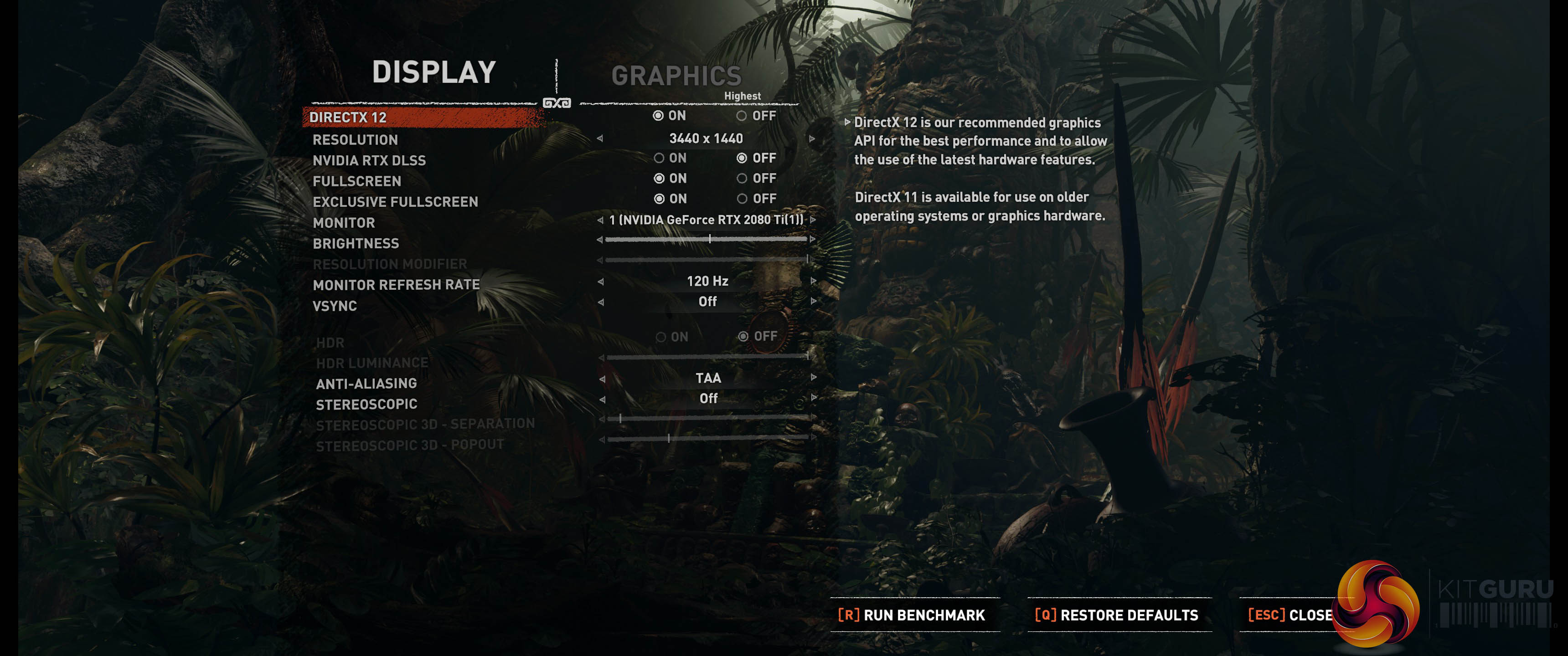Image resolution: width=1568 pixels, height=656 pixels.
Task: Click the left arrow beside Monitor selection
Action: point(600,220)
